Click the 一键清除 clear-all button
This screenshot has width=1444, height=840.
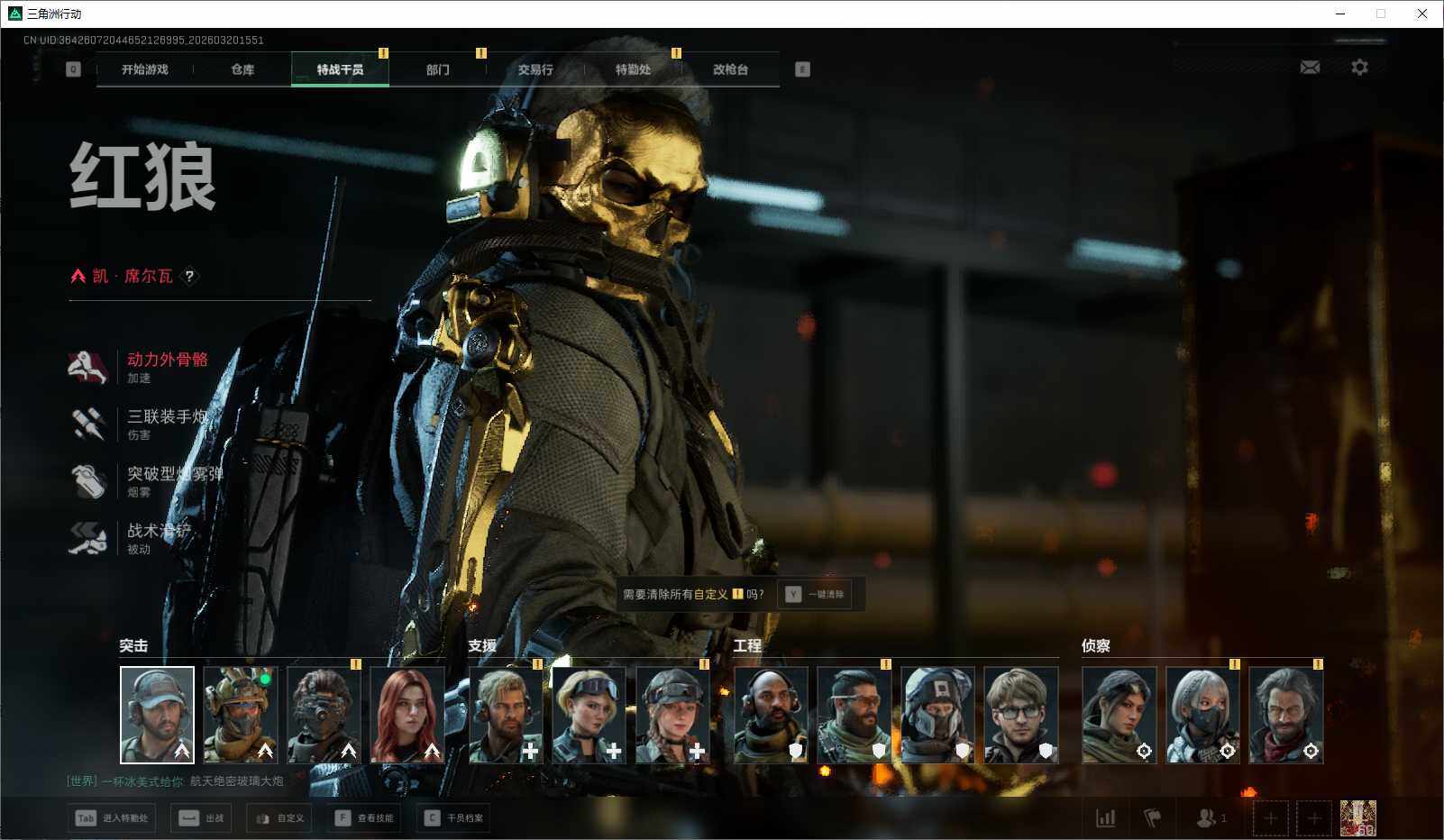815,595
